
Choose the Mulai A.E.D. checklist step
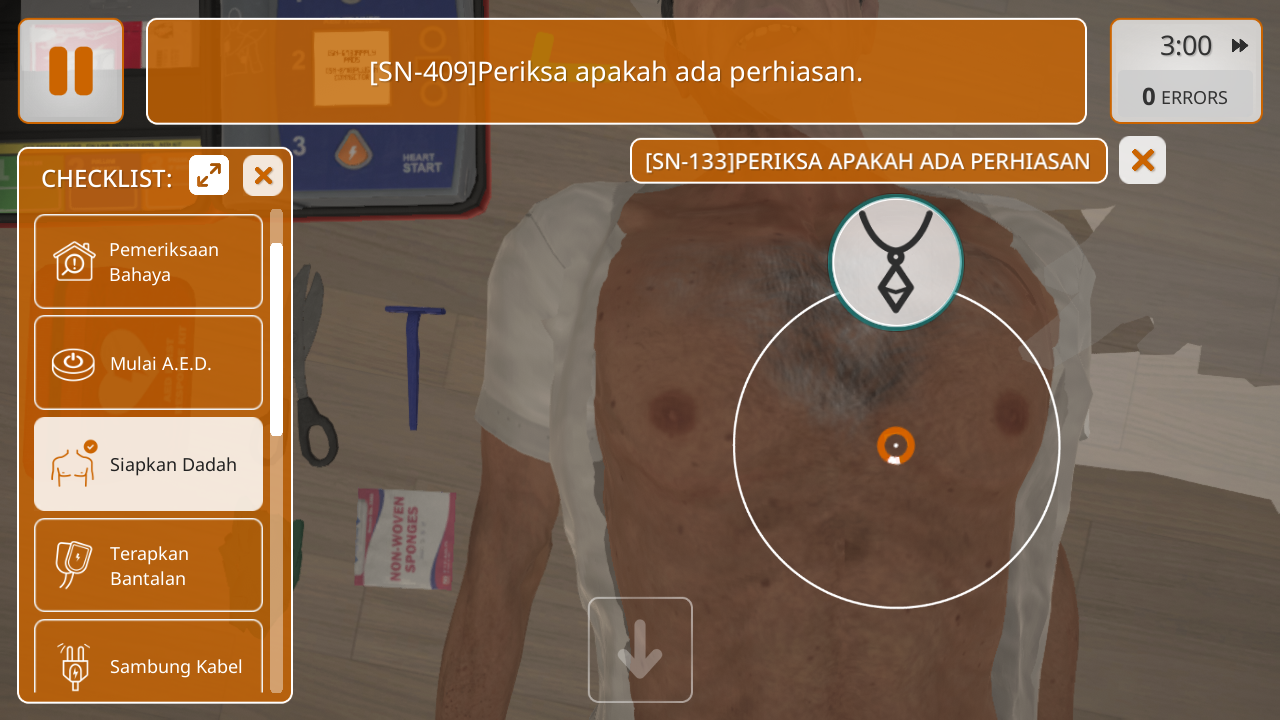point(148,363)
